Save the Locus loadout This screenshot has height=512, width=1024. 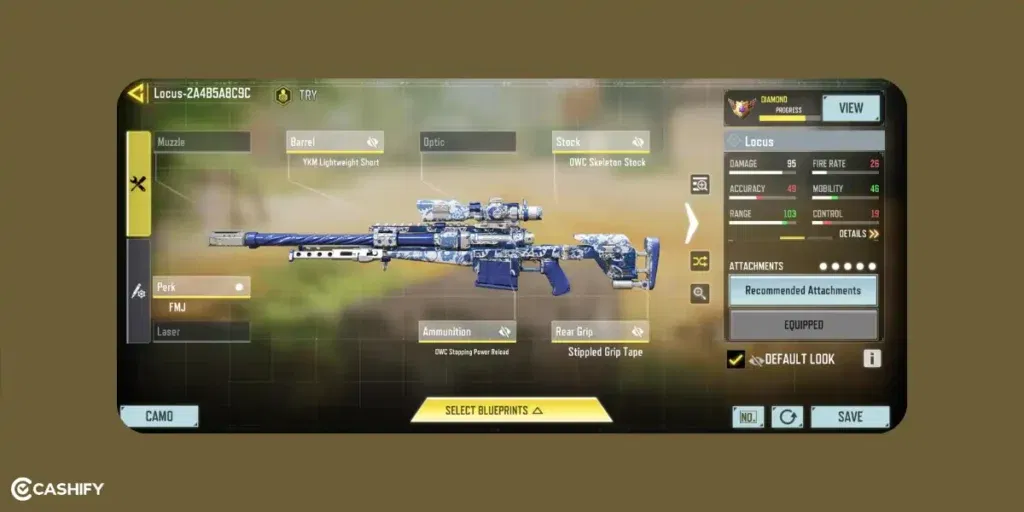point(850,417)
